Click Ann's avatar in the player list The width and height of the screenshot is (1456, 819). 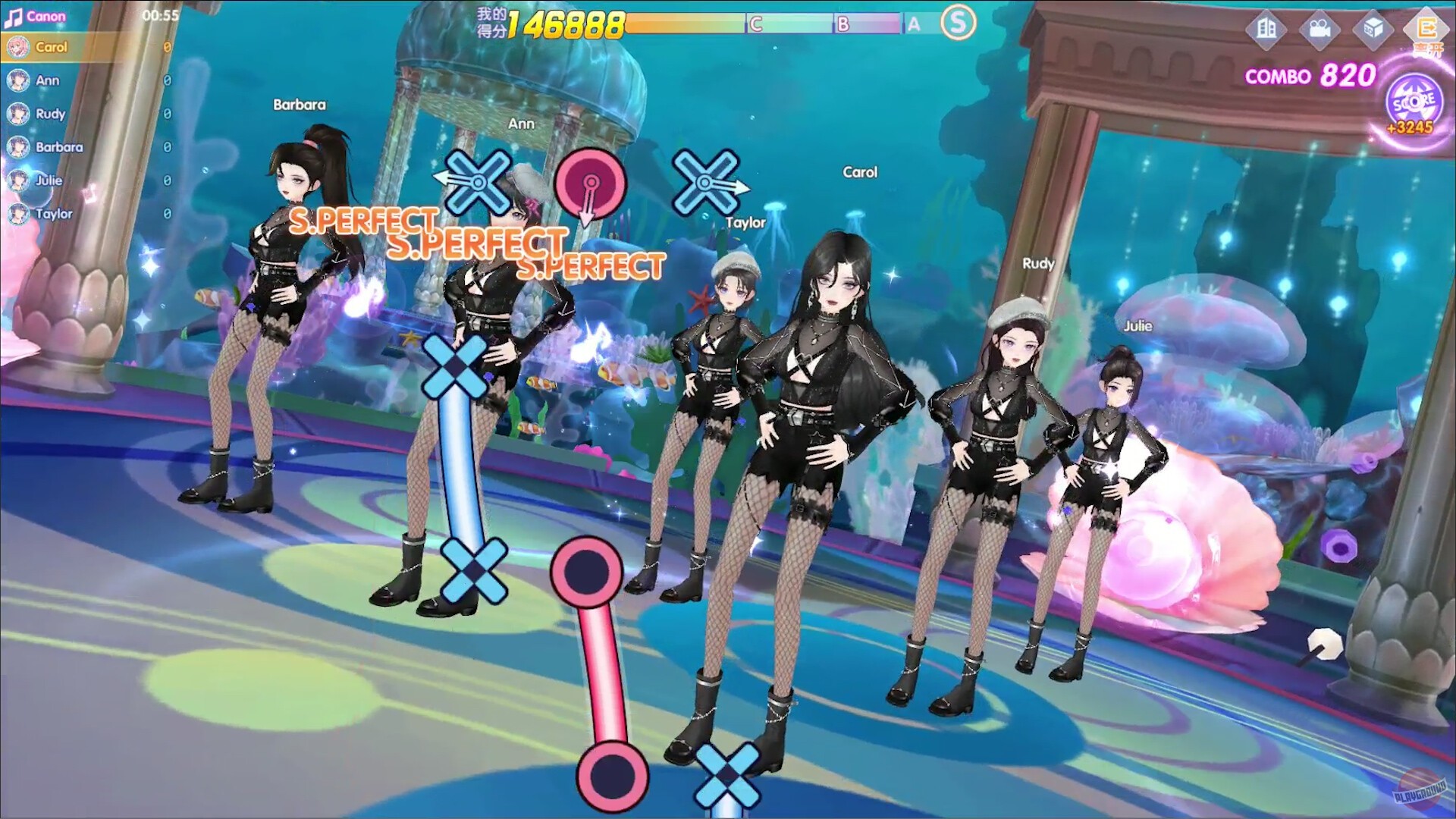20,80
